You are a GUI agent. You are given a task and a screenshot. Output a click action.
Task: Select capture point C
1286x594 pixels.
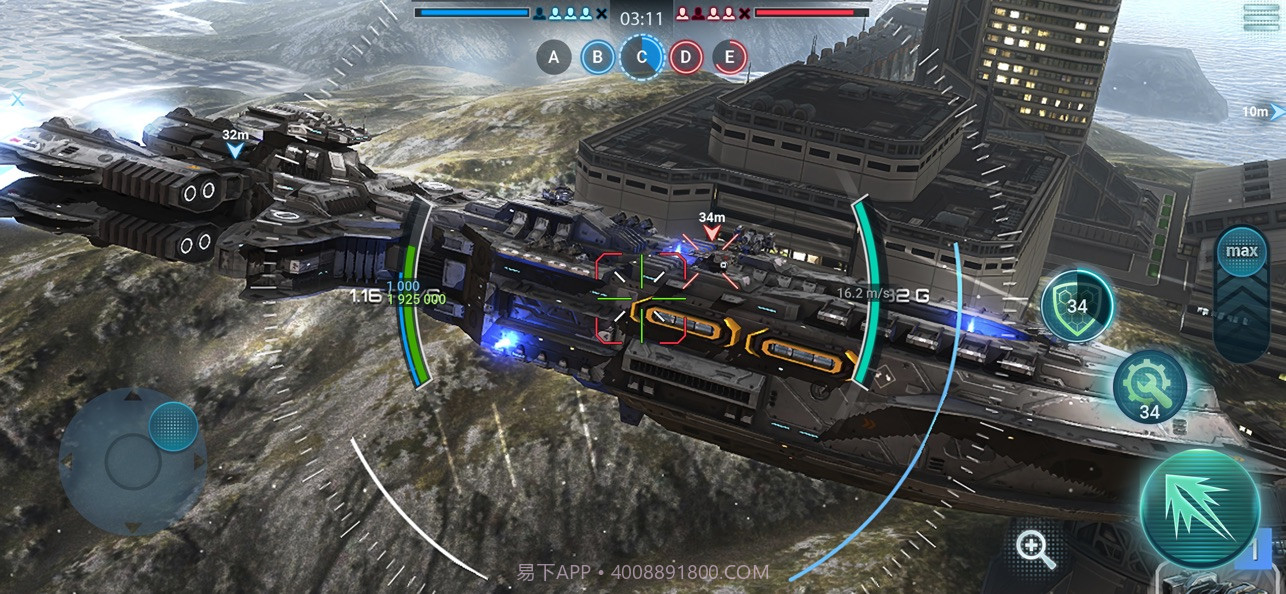642,57
